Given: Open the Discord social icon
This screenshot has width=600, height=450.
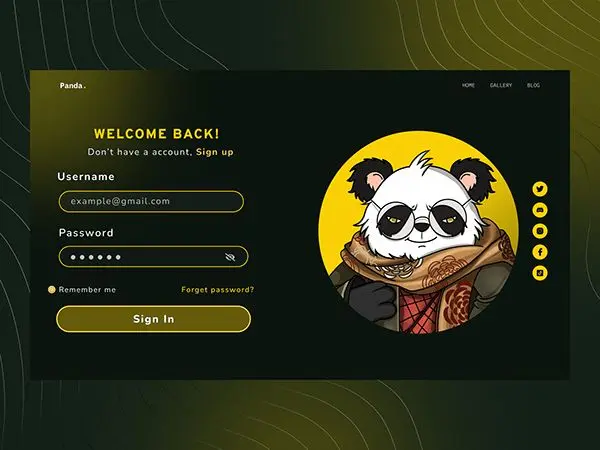Looking at the screenshot, I should tap(540, 209).
